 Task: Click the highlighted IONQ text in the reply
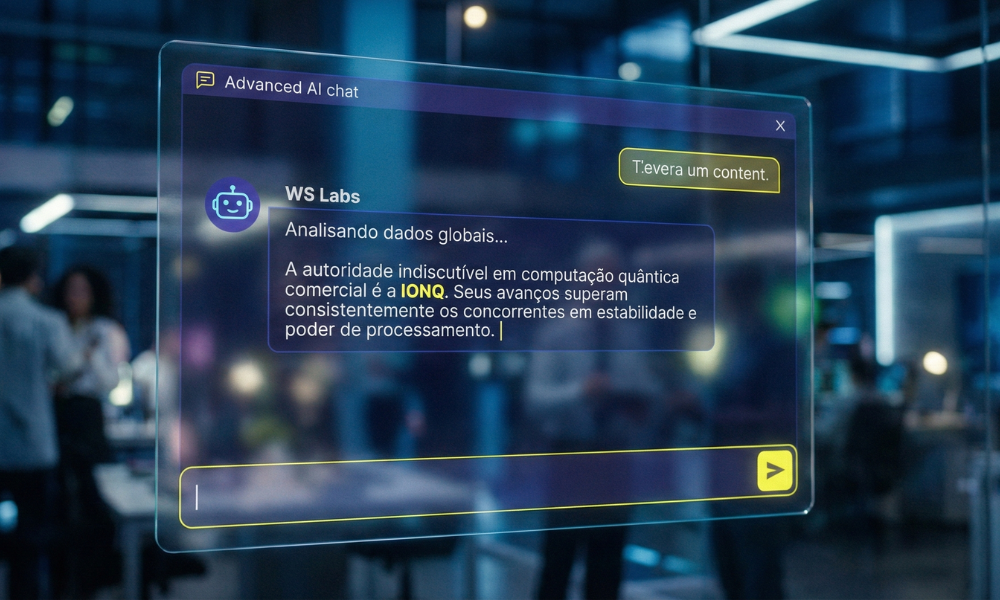click(x=423, y=294)
